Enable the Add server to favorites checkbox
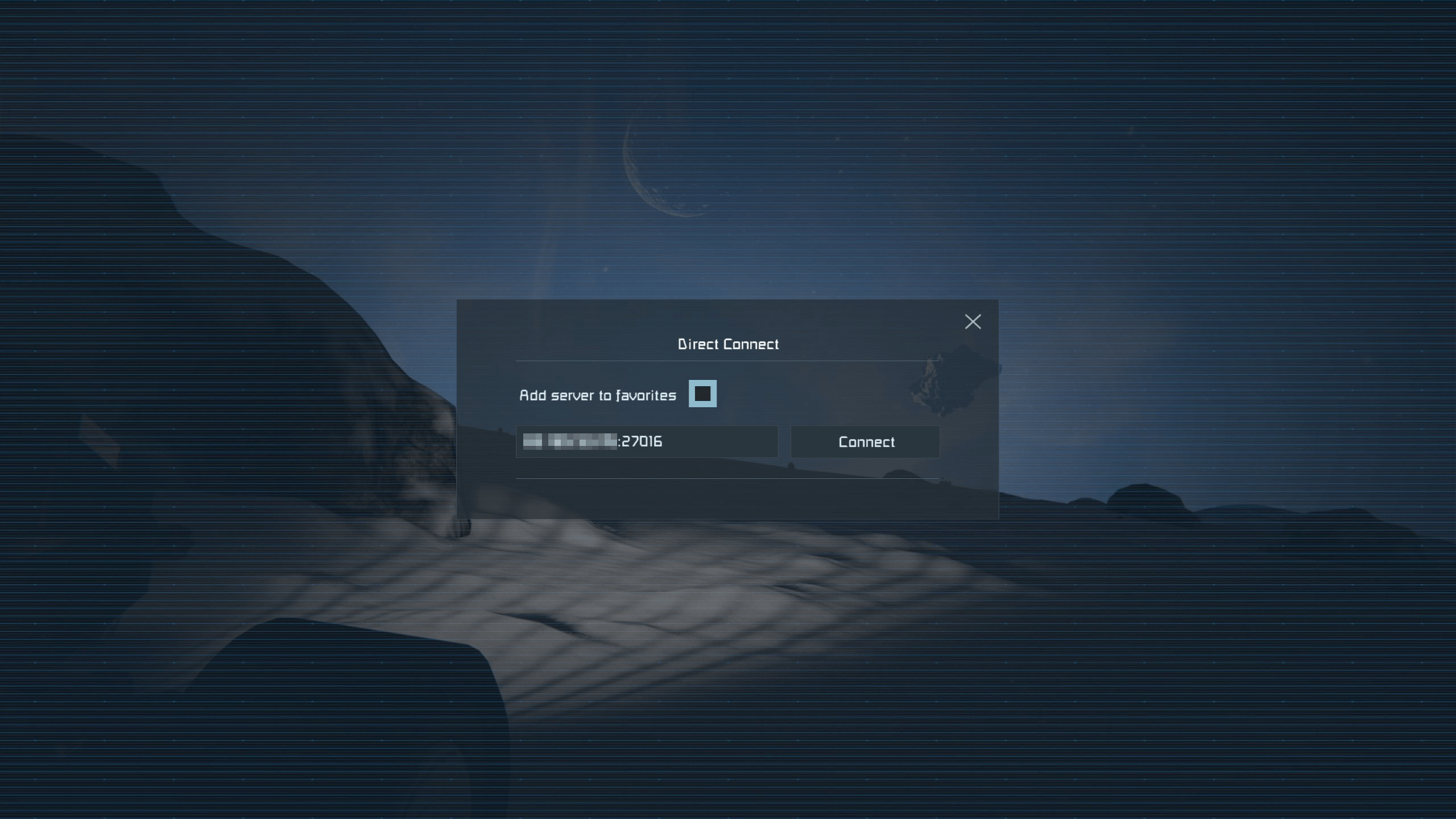1456x819 pixels. click(703, 394)
